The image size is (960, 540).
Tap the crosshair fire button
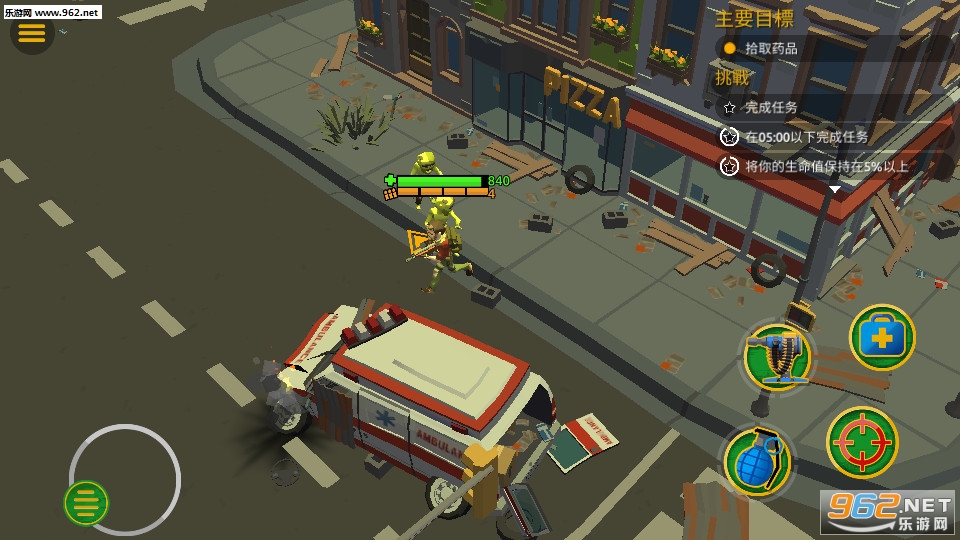pos(861,442)
